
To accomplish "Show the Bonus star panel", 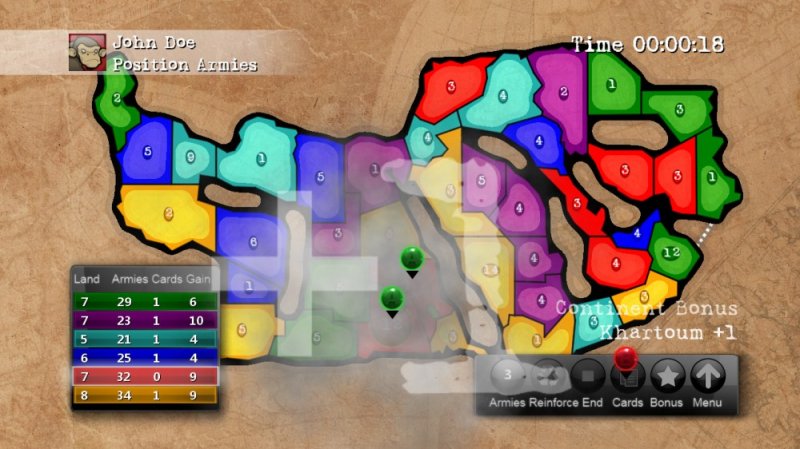I will pos(667,377).
